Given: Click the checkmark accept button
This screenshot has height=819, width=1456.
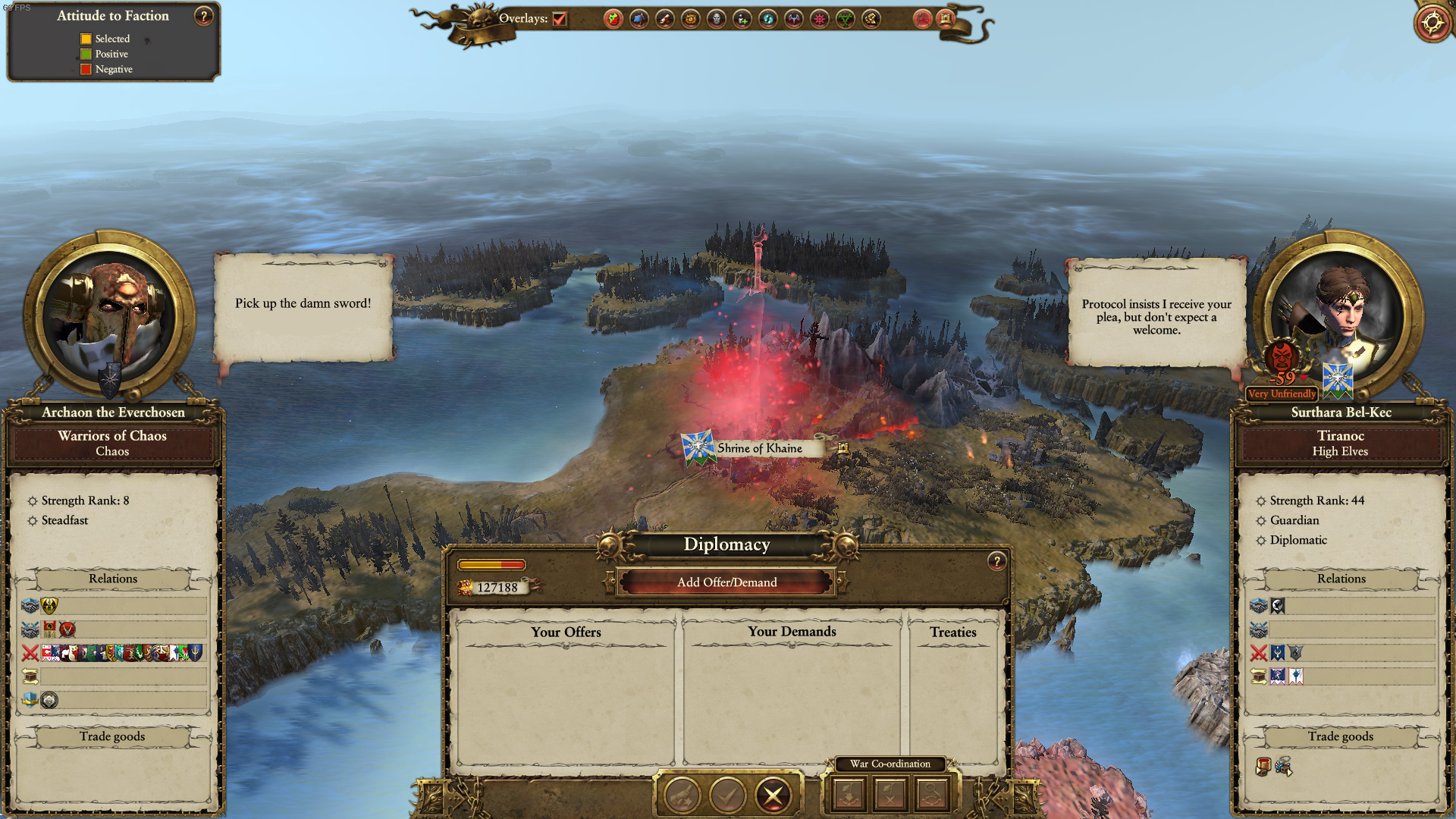Looking at the screenshot, I should (727, 795).
